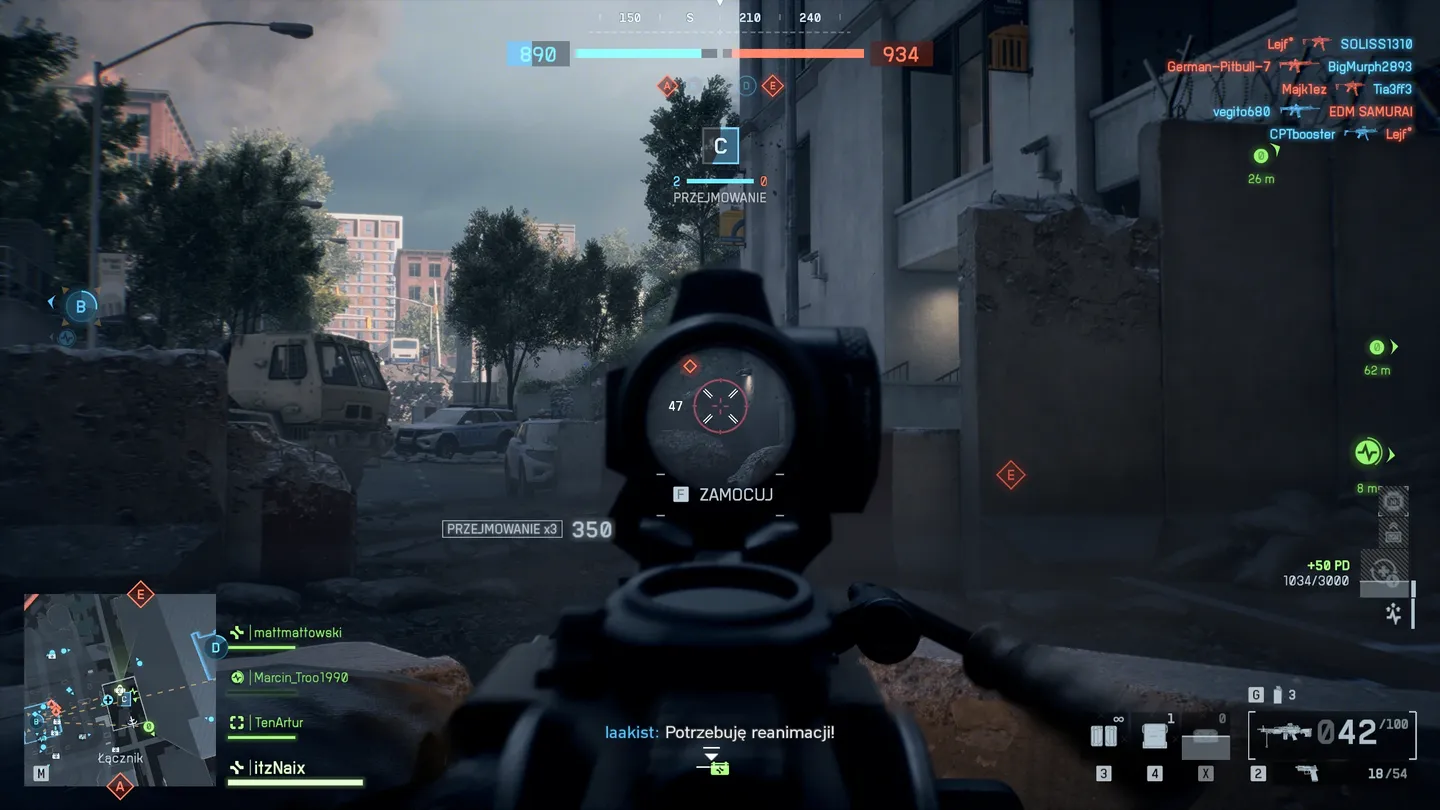Activate the specialist heartbeat trait icon
Screen dimensions: 1440x810
pos(1394,613)
